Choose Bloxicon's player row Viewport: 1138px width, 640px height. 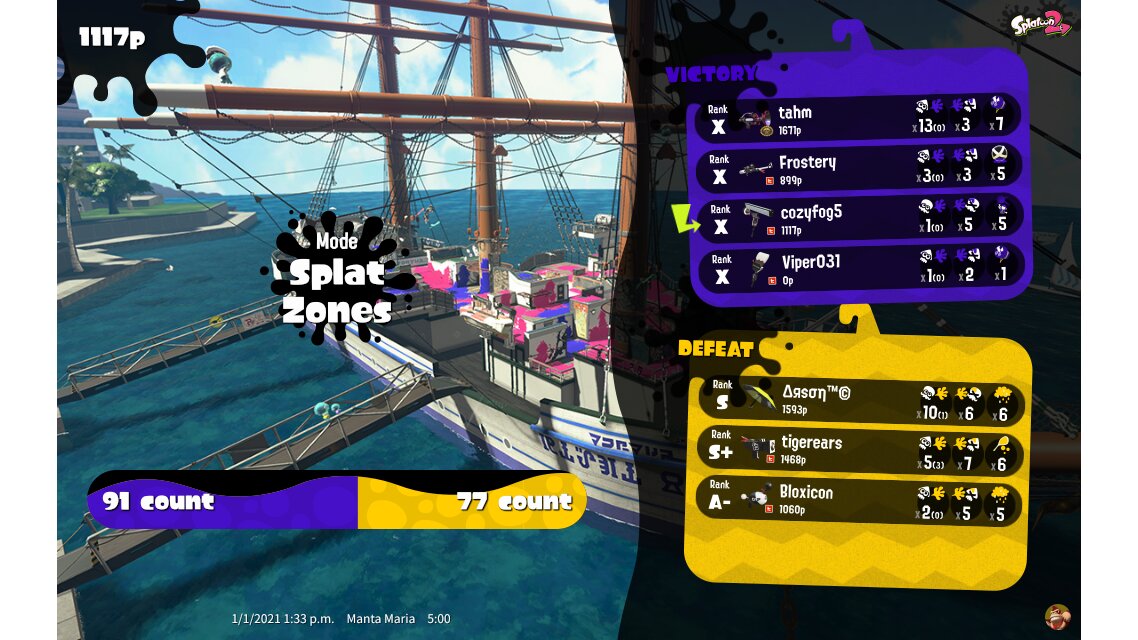pos(860,500)
